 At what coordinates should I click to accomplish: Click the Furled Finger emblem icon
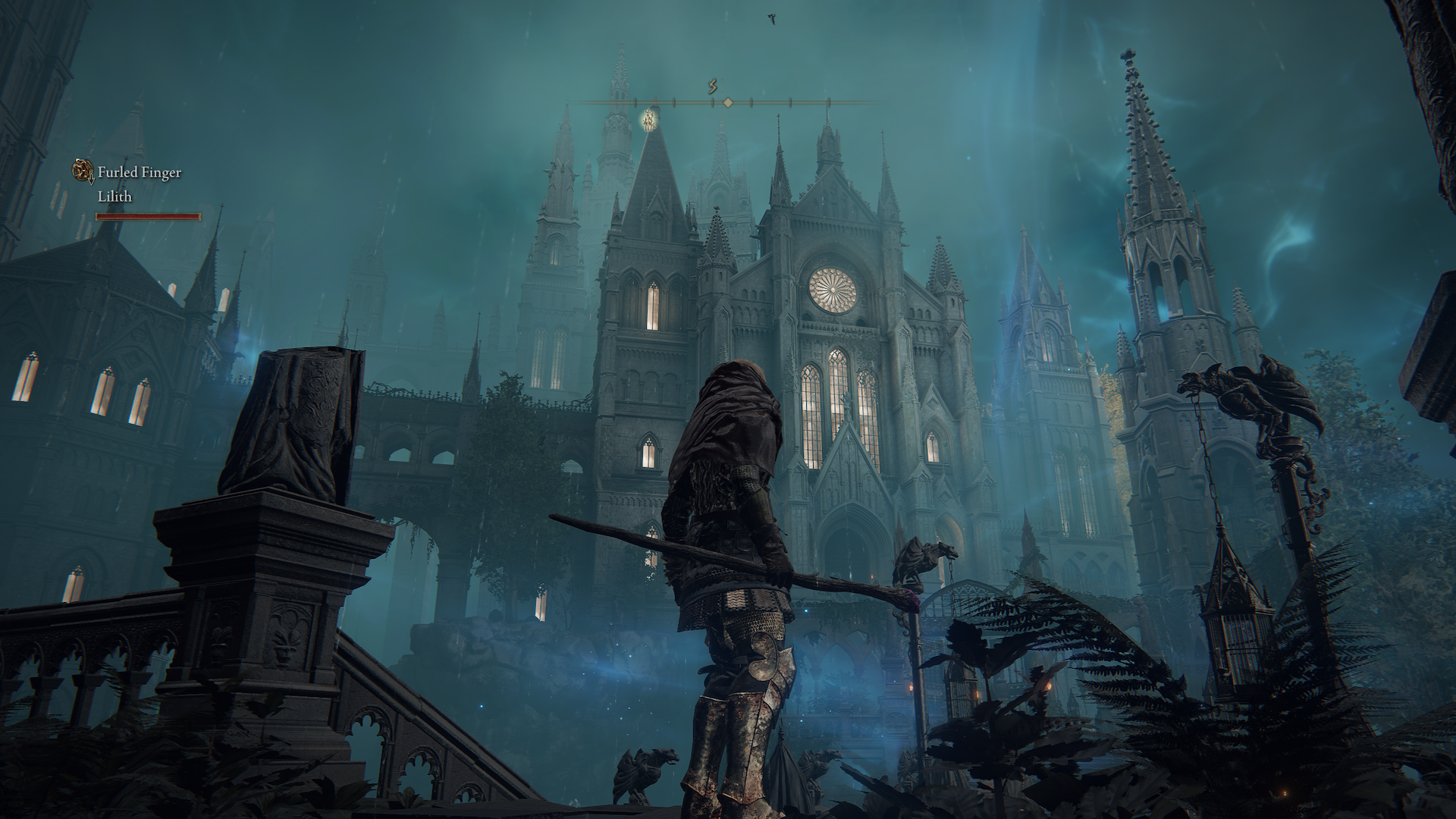[x=83, y=171]
